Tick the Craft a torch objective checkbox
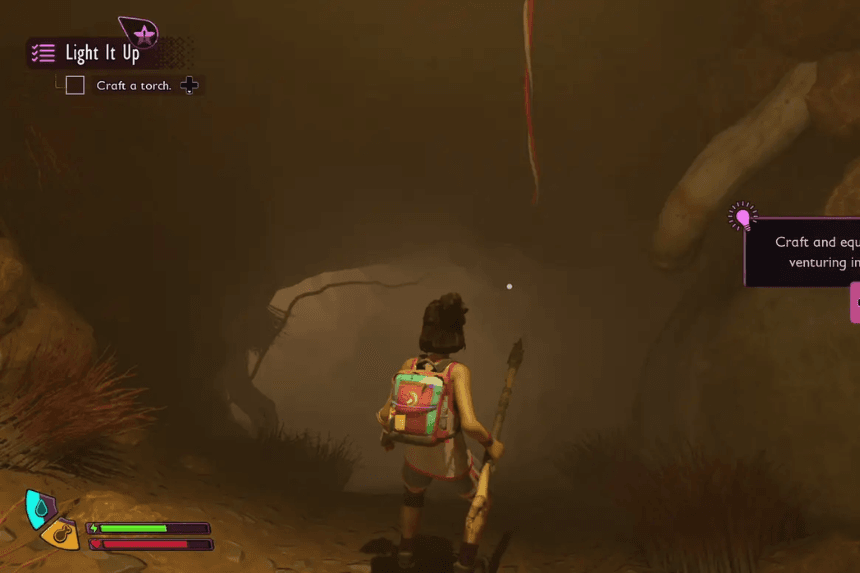Viewport: 860px width, 573px height. pyautogui.click(x=75, y=85)
